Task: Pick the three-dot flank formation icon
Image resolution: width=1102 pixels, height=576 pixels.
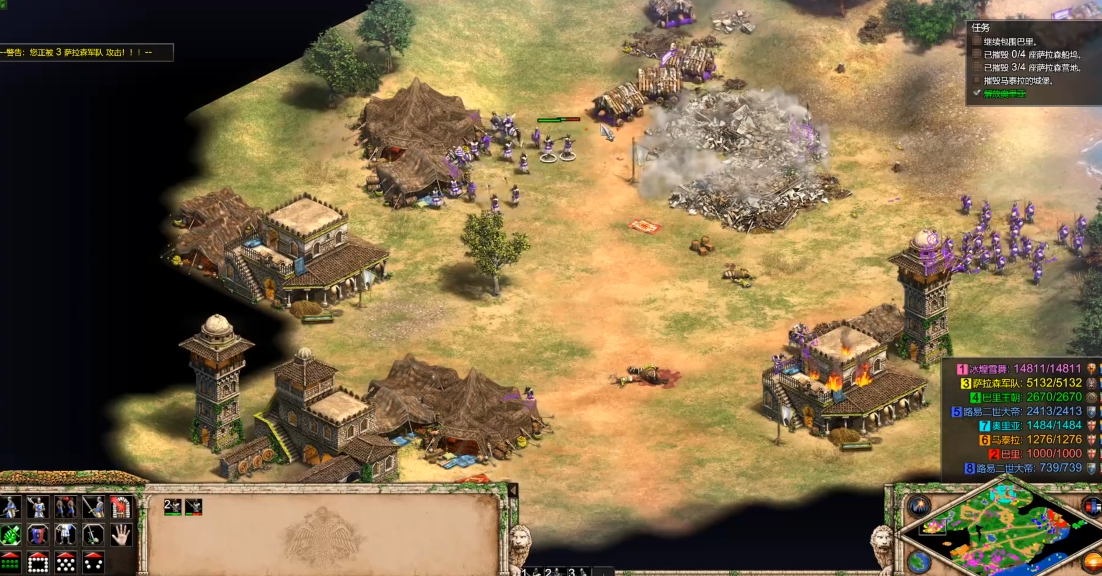Action: [x=94, y=561]
